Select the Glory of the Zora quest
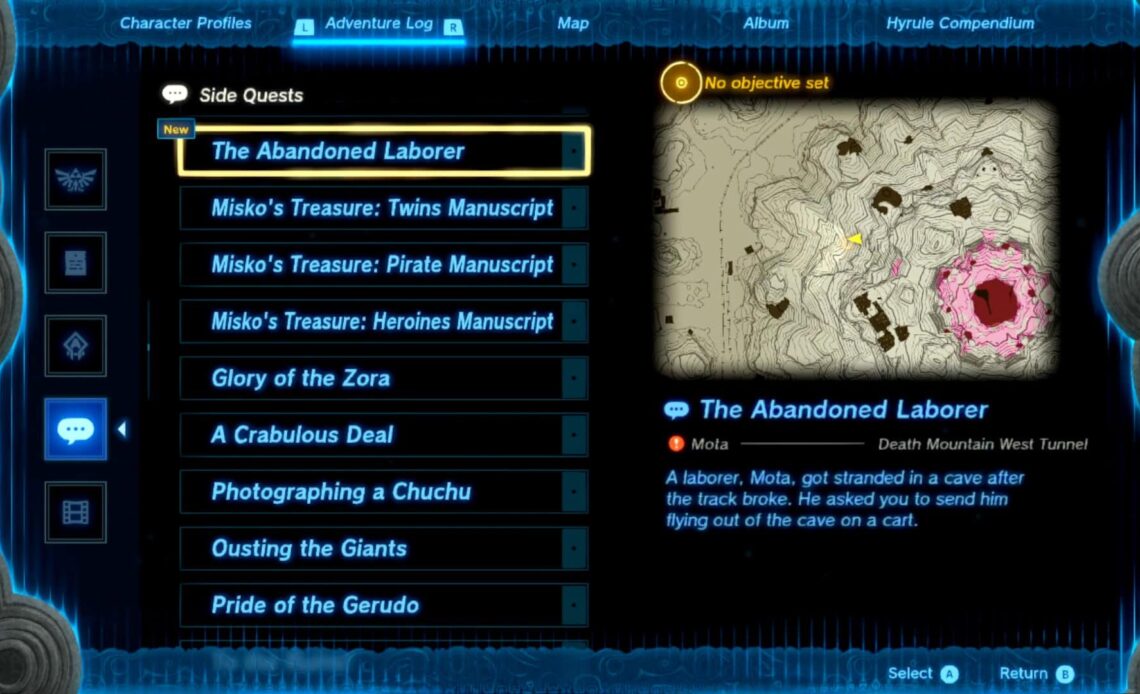 [384, 378]
